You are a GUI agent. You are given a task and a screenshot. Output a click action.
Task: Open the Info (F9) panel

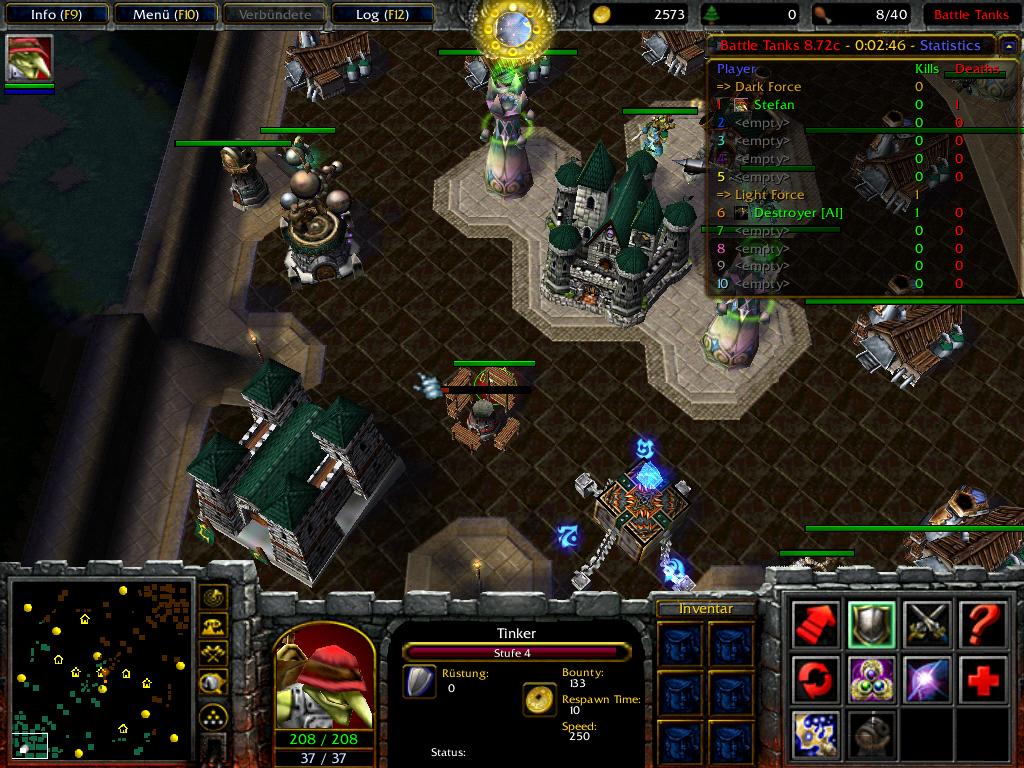coord(55,15)
